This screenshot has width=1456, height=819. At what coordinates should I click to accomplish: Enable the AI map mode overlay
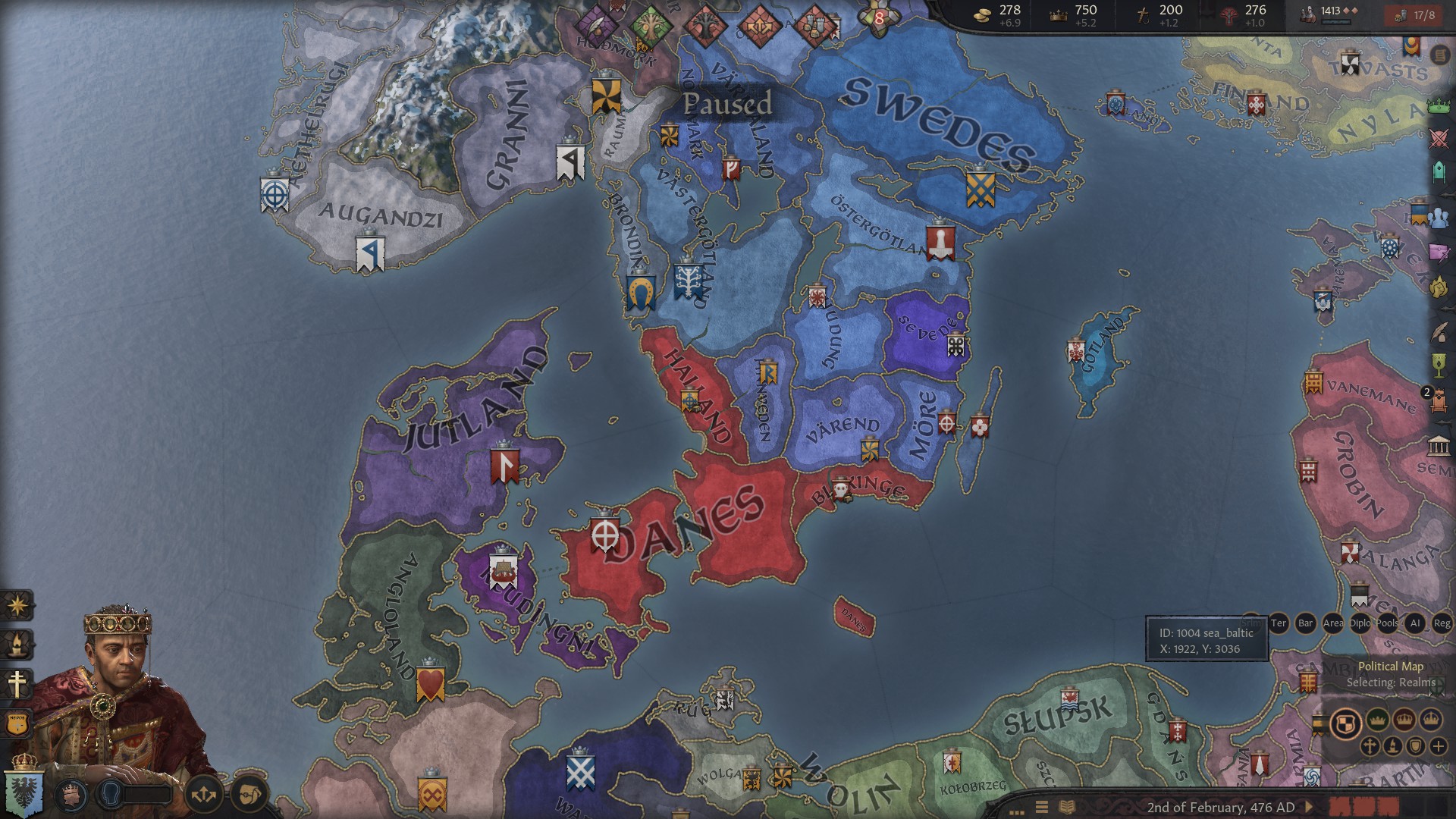(x=1416, y=623)
